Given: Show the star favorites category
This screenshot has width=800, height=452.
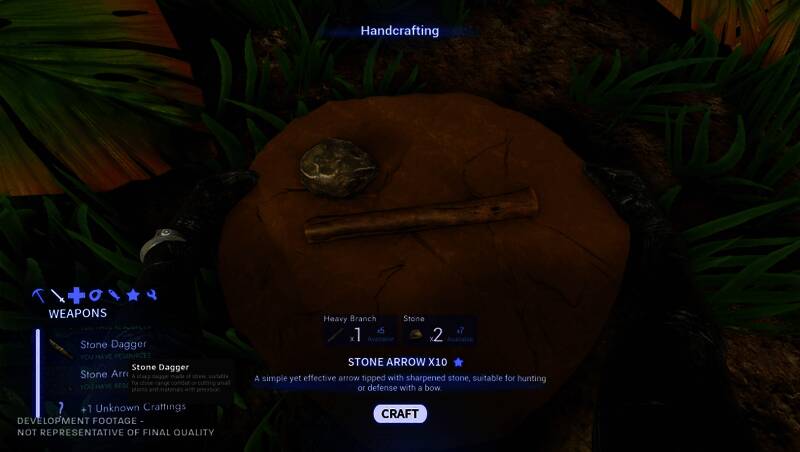Looking at the screenshot, I should click(x=133, y=296).
